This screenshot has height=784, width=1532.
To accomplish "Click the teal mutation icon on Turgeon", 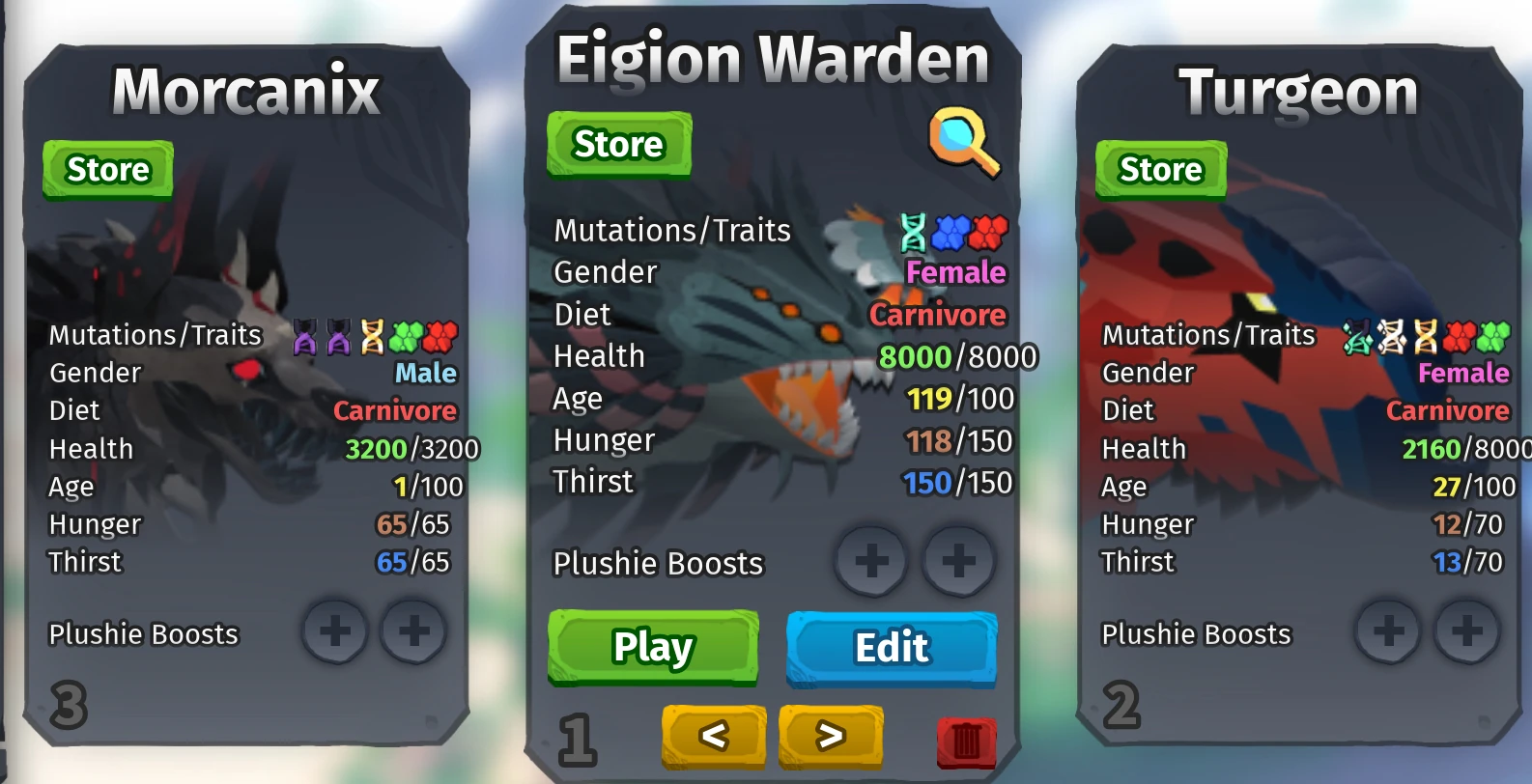I will (x=1358, y=335).
